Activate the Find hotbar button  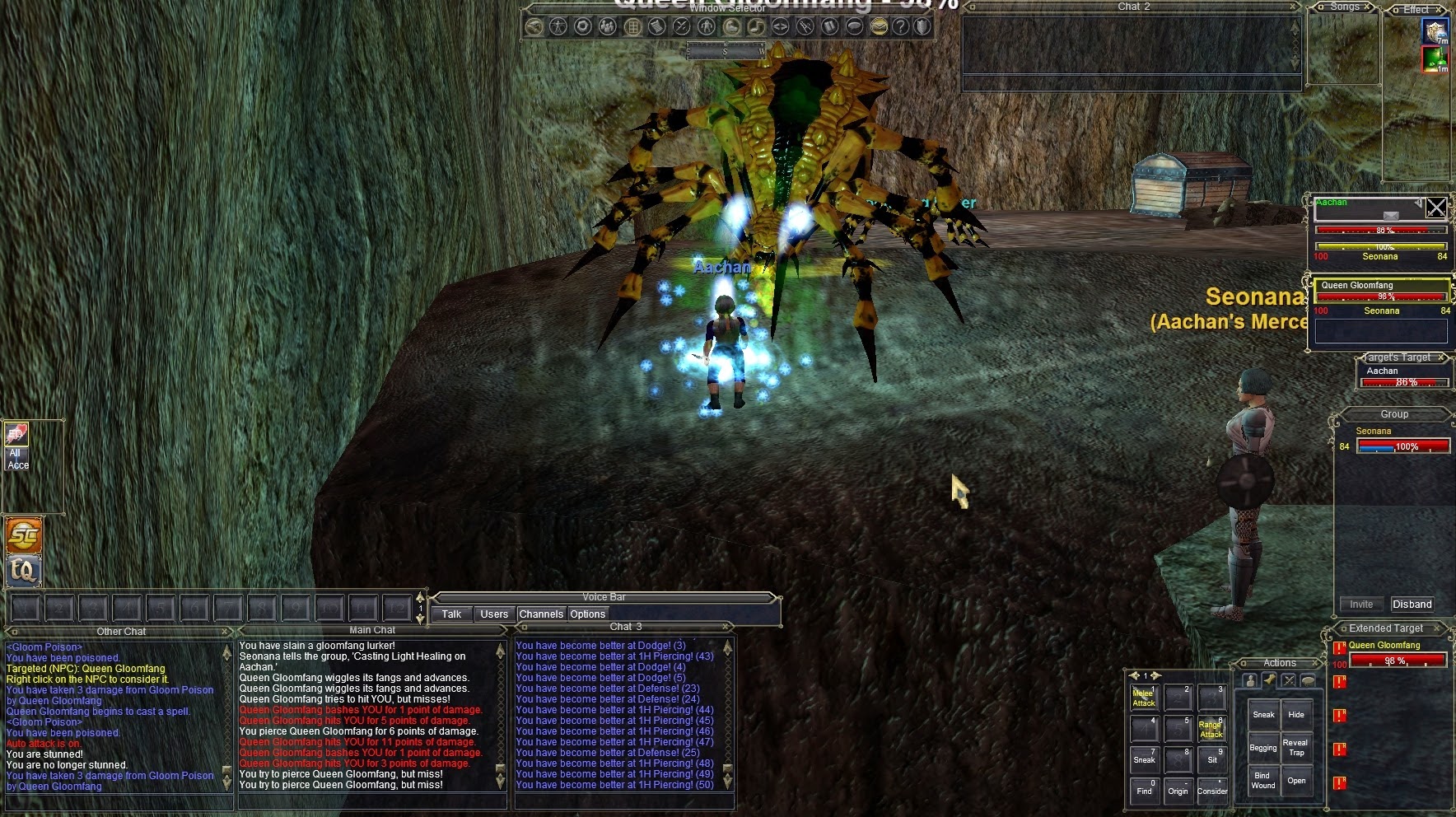click(1144, 791)
